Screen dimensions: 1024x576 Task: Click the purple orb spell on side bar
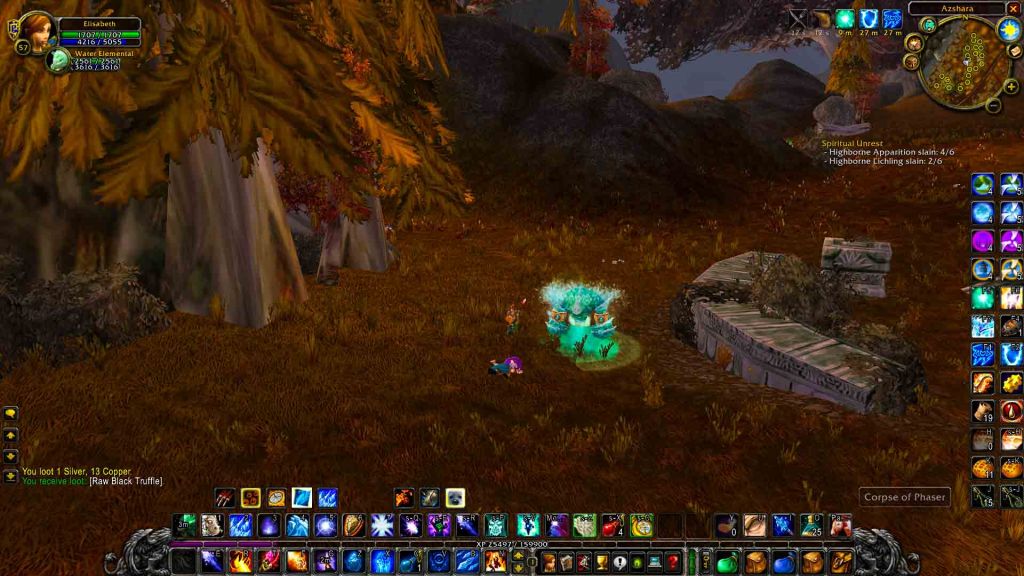pos(982,241)
